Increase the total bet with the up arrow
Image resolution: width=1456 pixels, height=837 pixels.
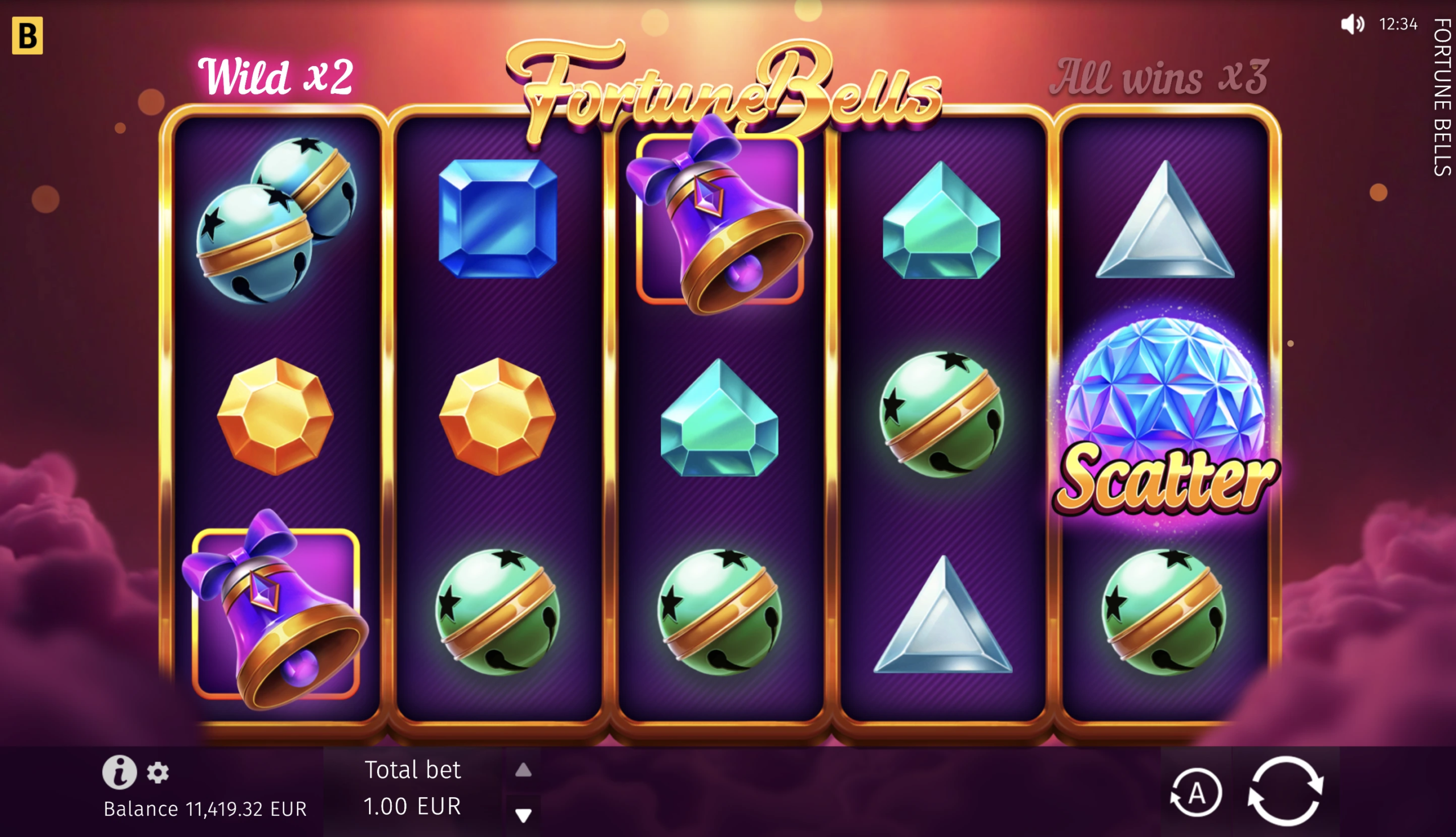tap(523, 770)
